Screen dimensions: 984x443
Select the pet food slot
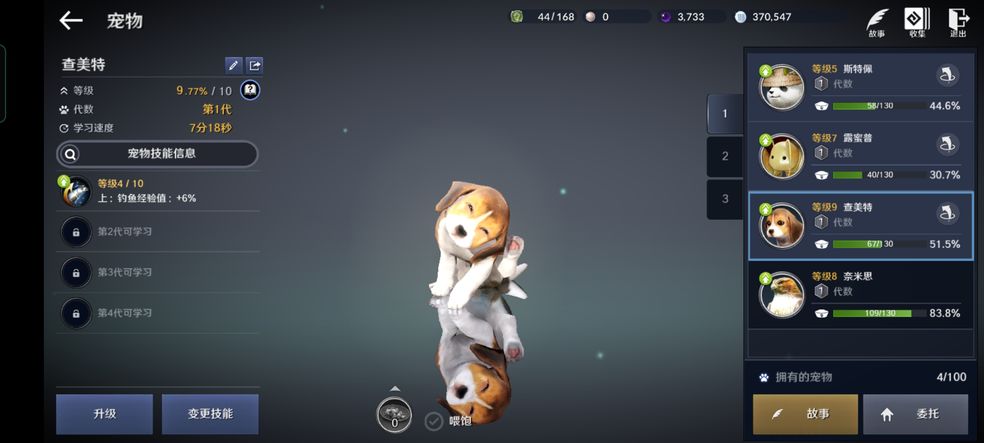click(394, 415)
